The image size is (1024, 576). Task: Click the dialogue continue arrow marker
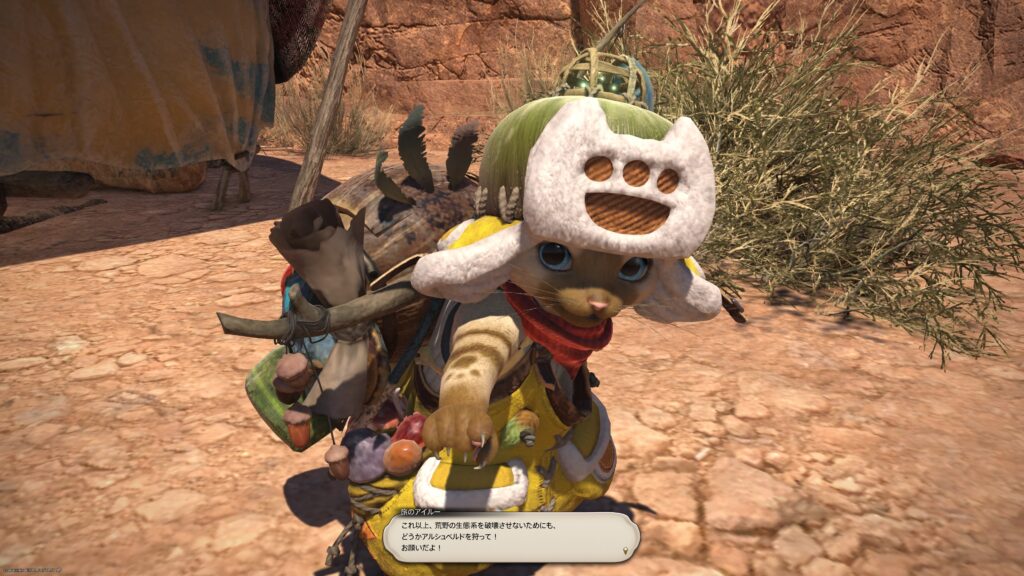click(x=627, y=550)
